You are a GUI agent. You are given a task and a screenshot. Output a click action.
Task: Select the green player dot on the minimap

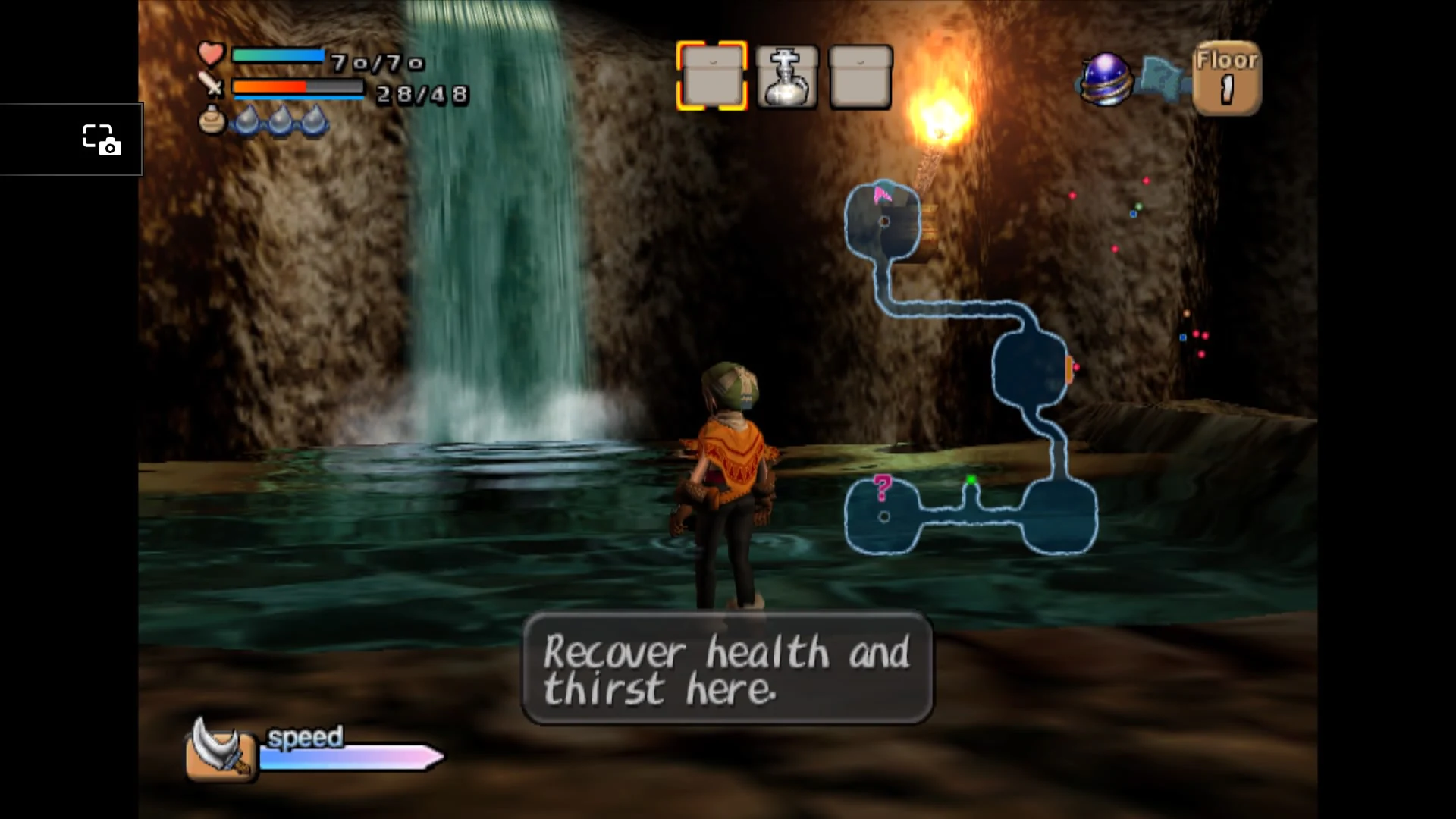pyautogui.click(x=973, y=479)
